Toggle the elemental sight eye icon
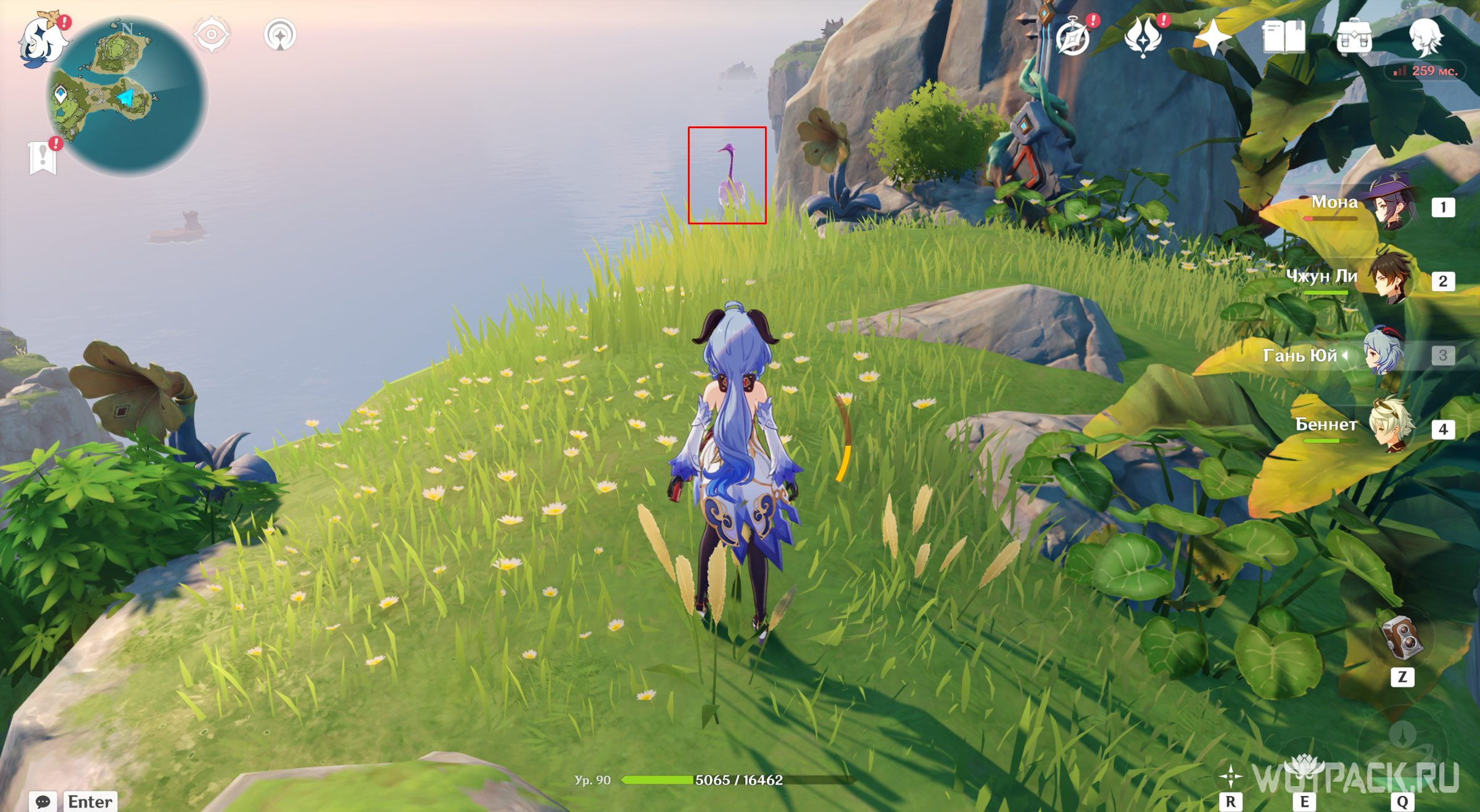Viewport: 1480px width, 812px height. 212,35
